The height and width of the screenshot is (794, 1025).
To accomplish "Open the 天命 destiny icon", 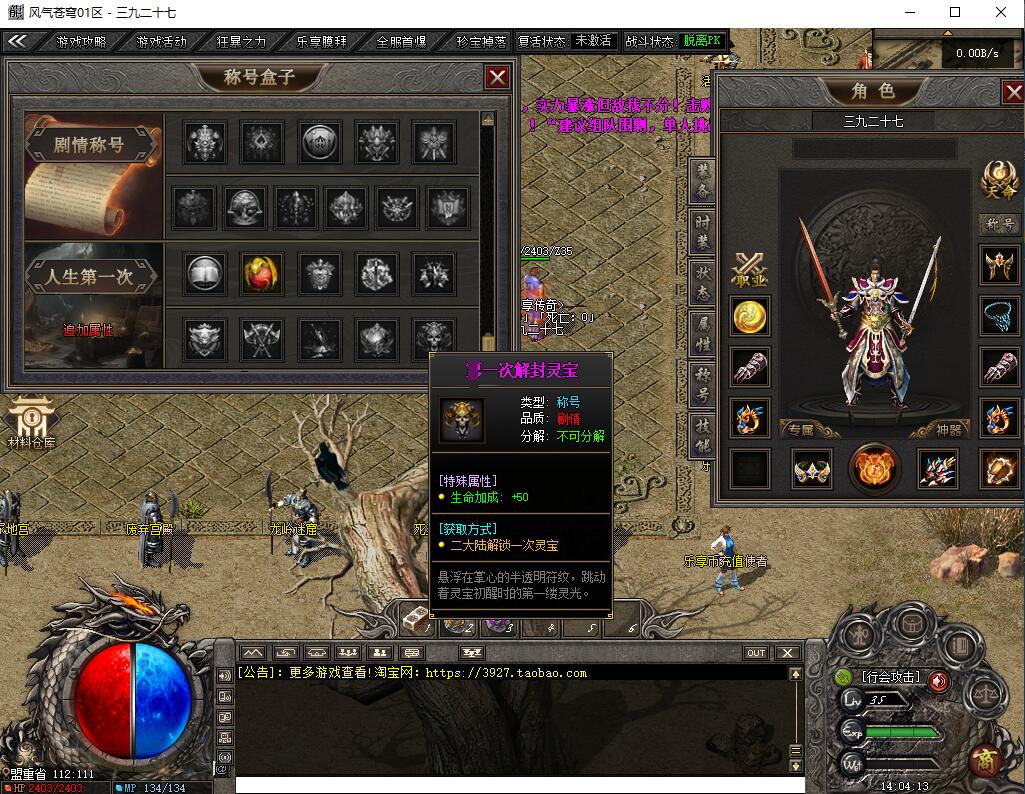I will 996,180.
